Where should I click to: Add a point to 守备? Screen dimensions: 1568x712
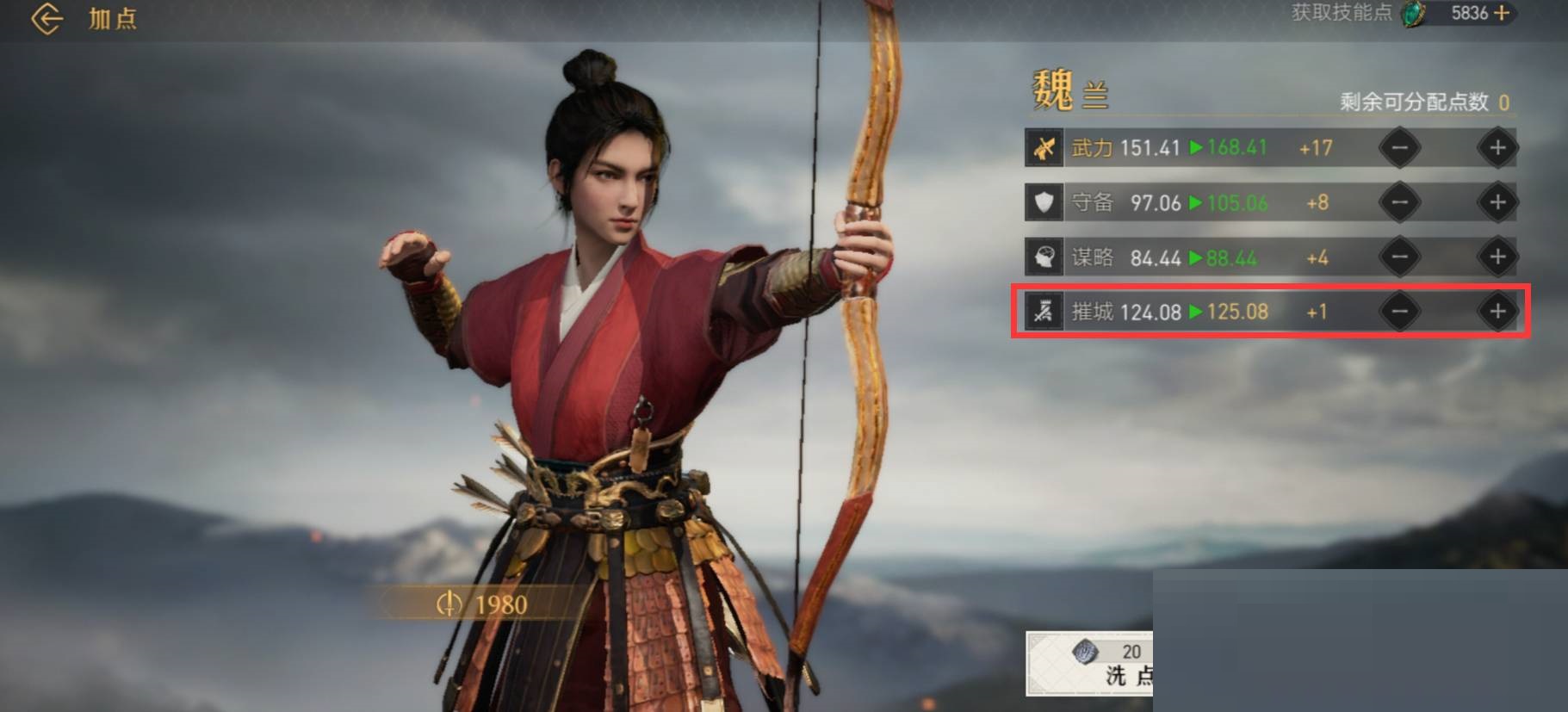(x=1497, y=202)
